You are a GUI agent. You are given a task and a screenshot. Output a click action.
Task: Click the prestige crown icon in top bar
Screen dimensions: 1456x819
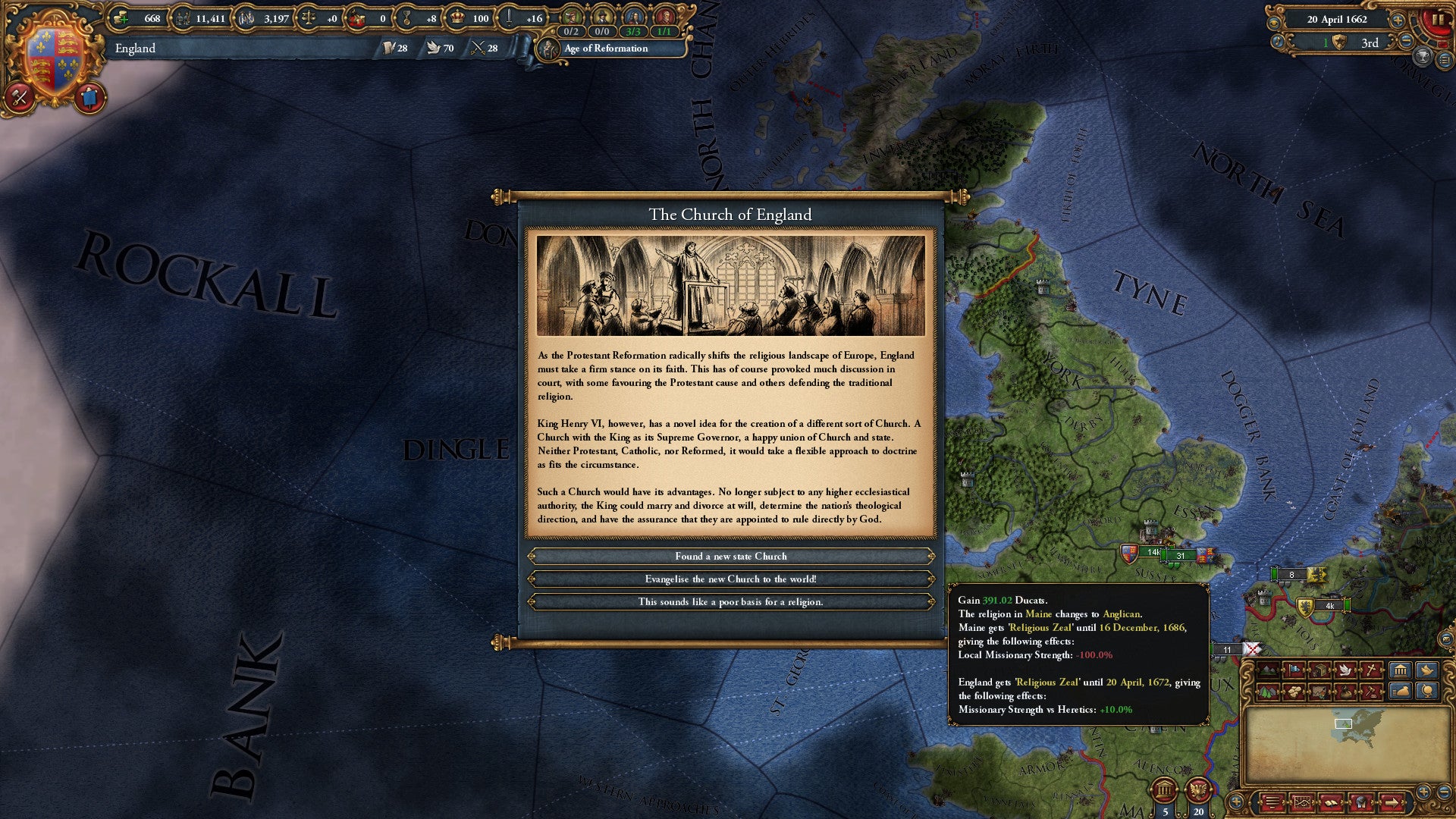click(x=457, y=18)
